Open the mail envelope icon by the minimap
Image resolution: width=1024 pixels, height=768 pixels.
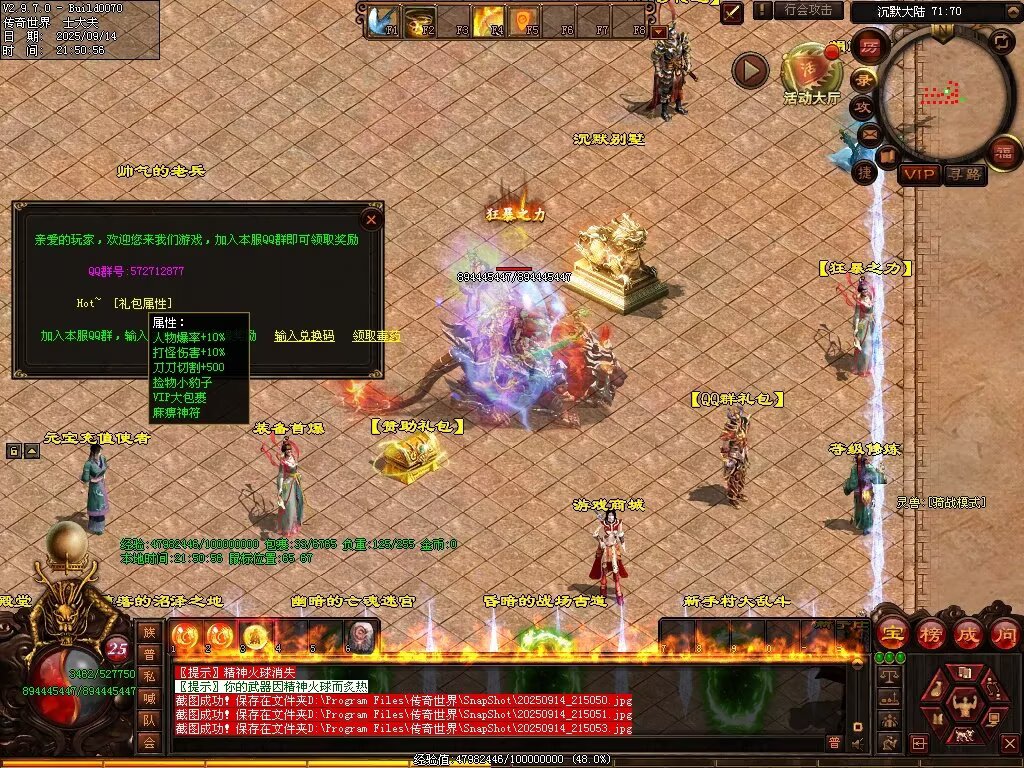(x=868, y=133)
